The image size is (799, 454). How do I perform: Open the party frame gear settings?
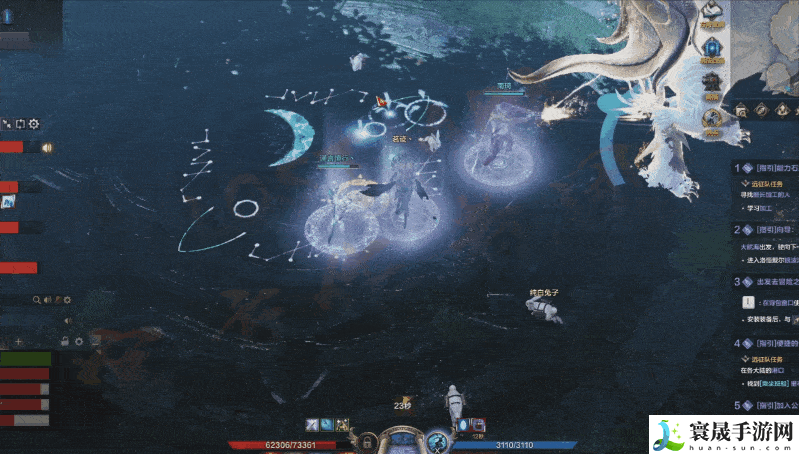click(34, 124)
